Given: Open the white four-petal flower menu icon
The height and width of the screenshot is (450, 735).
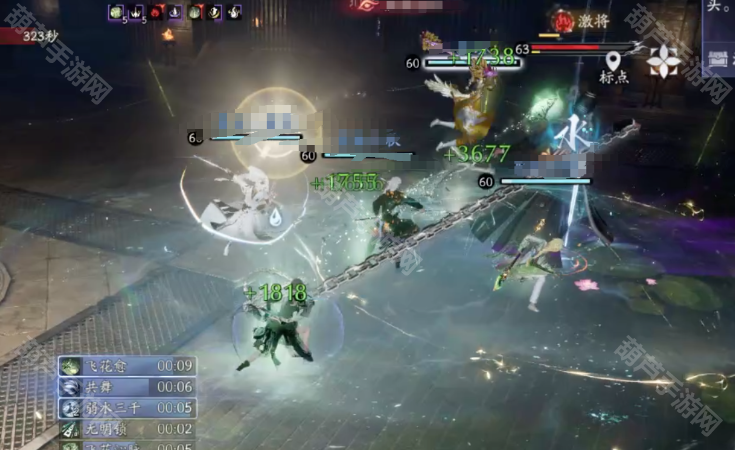Looking at the screenshot, I should coord(663,62).
